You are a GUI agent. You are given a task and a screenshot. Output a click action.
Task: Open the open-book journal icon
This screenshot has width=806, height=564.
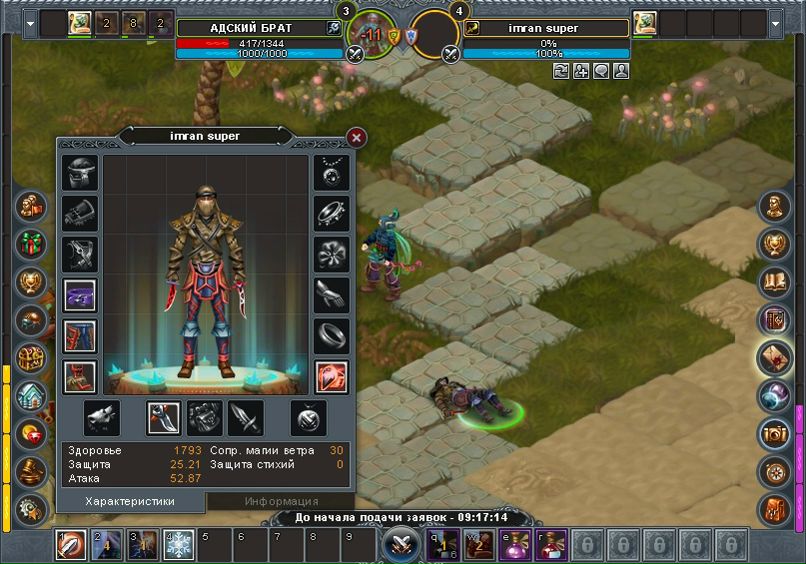(x=774, y=283)
